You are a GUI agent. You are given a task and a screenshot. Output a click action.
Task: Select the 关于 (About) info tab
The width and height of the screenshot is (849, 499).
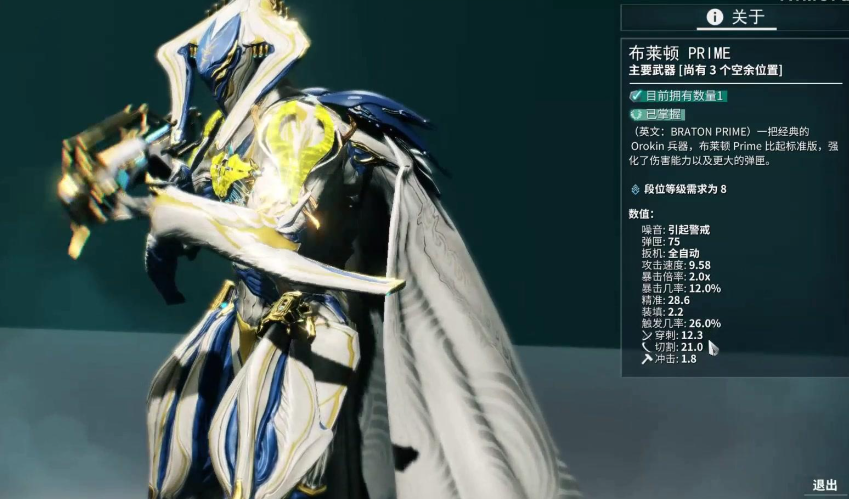click(735, 17)
